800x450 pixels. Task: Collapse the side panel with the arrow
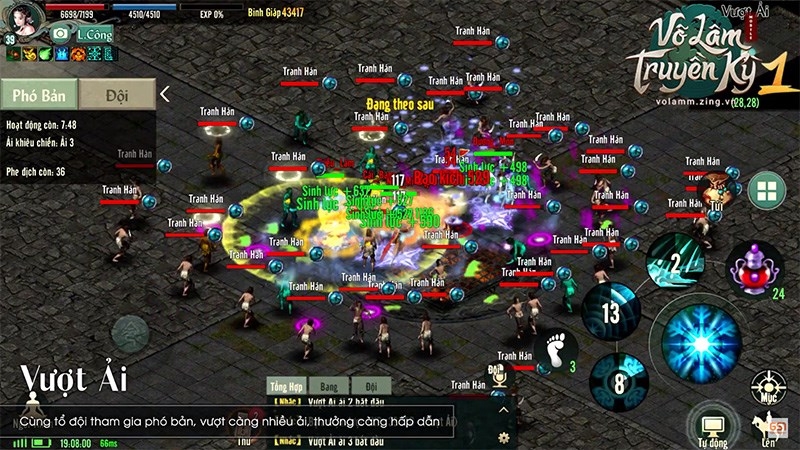pyautogui.click(x=165, y=94)
